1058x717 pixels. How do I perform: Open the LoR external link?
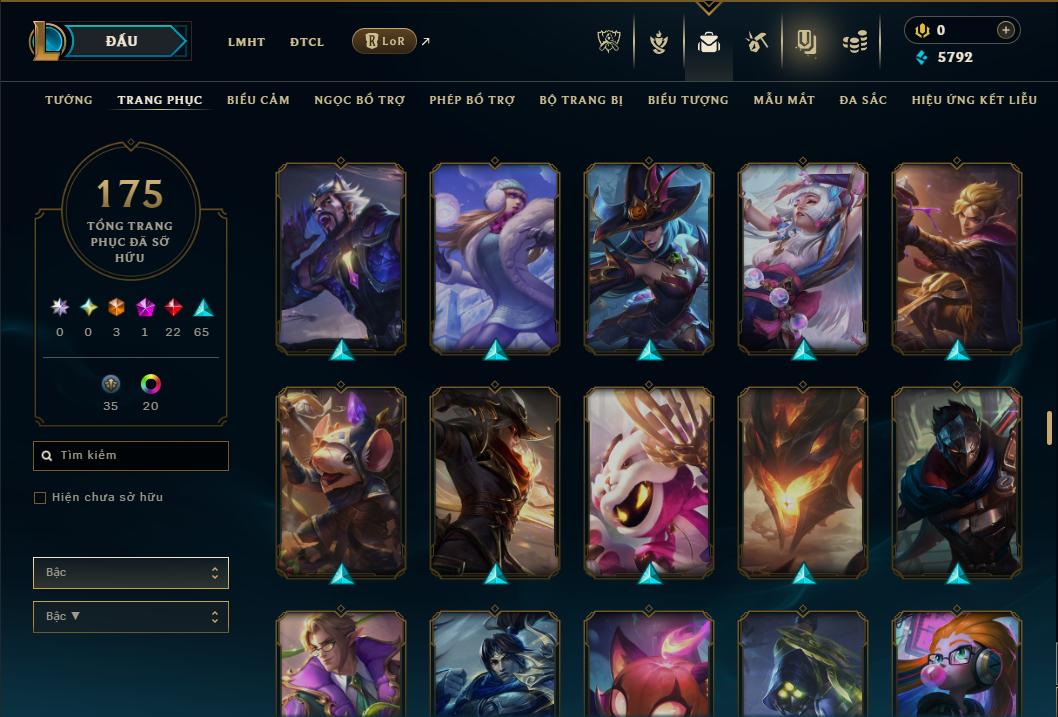(x=385, y=41)
